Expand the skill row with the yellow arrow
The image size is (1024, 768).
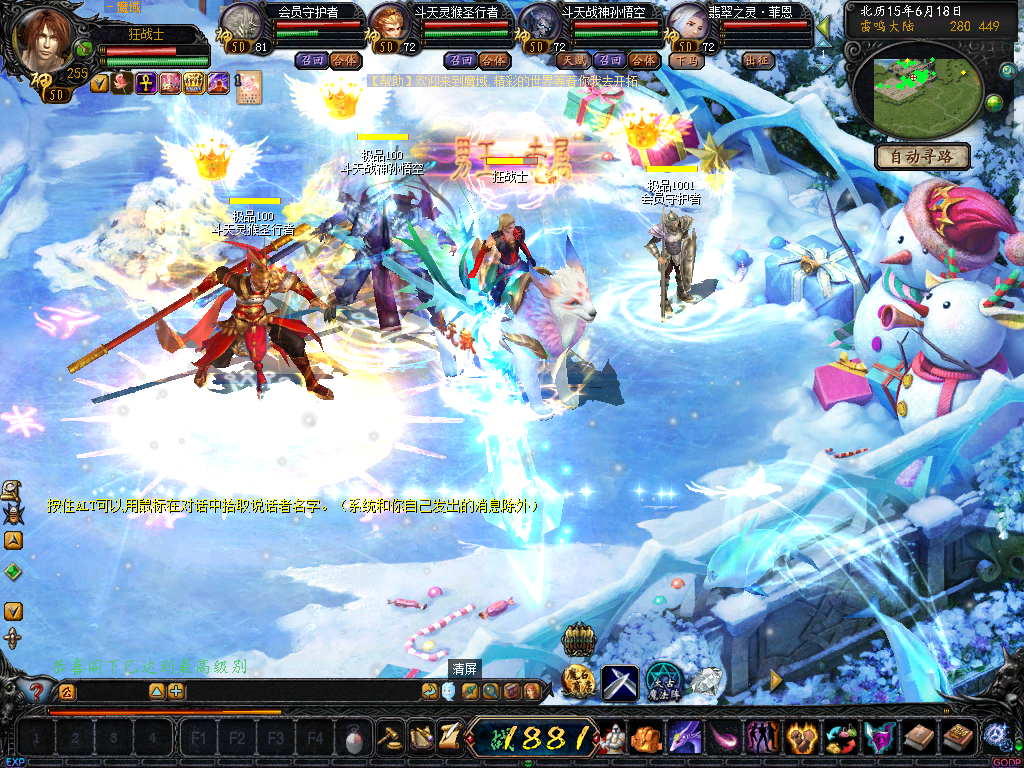pos(776,680)
